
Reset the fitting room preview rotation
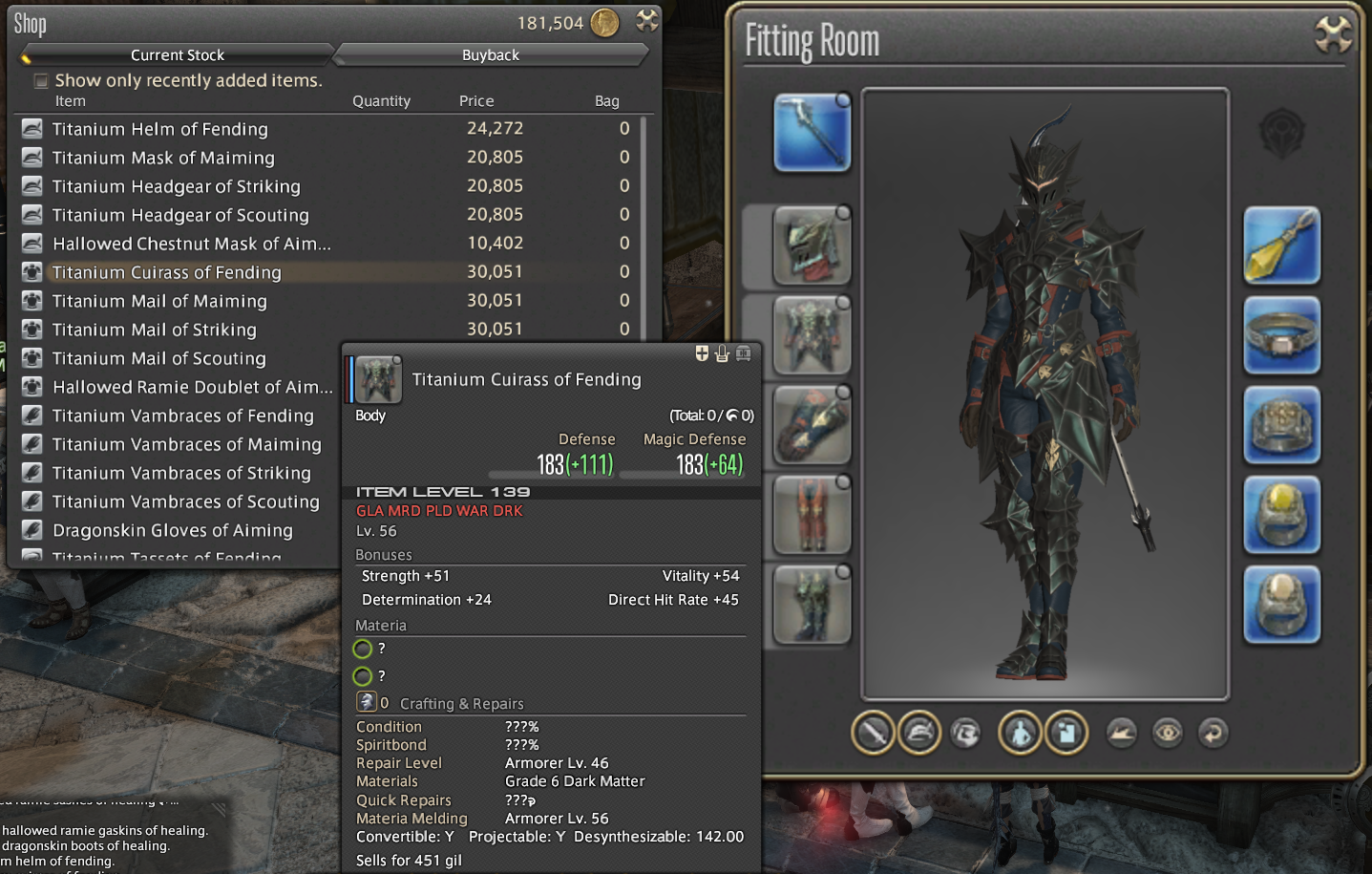coord(1213,733)
